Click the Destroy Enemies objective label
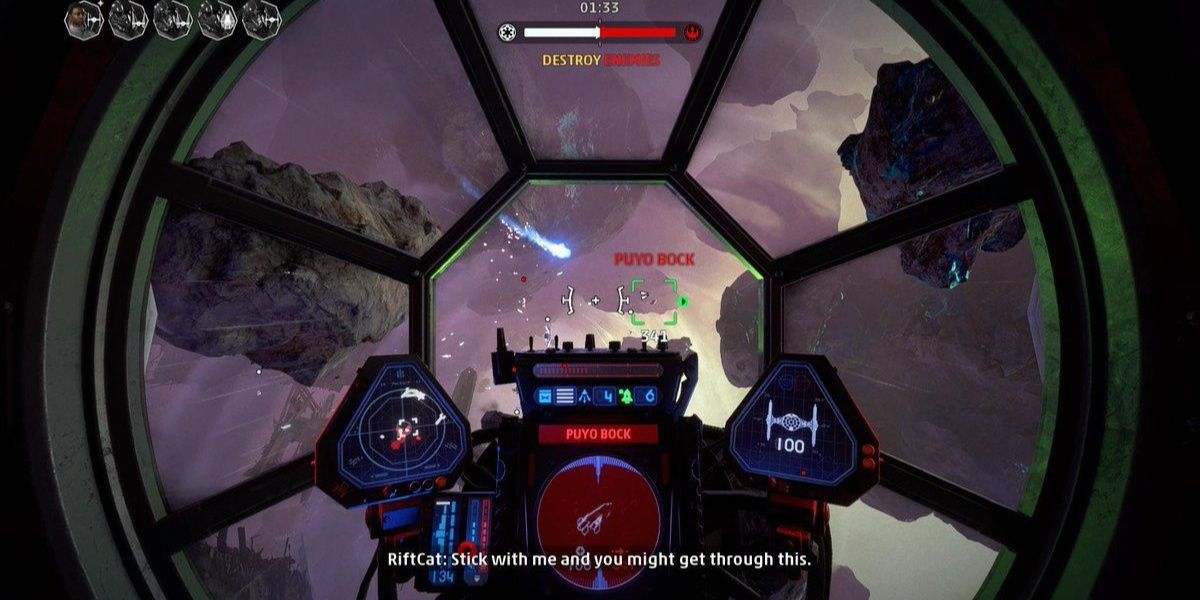The height and width of the screenshot is (600, 1200). (601, 60)
